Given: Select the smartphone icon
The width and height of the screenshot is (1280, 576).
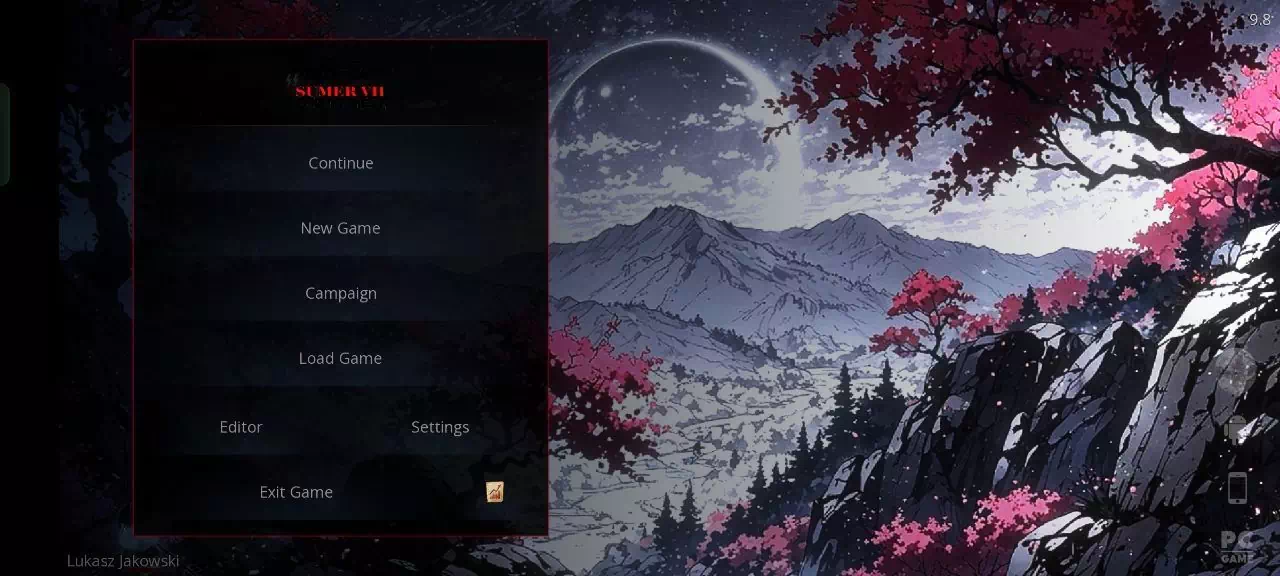Looking at the screenshot, I should (1238, 488).
